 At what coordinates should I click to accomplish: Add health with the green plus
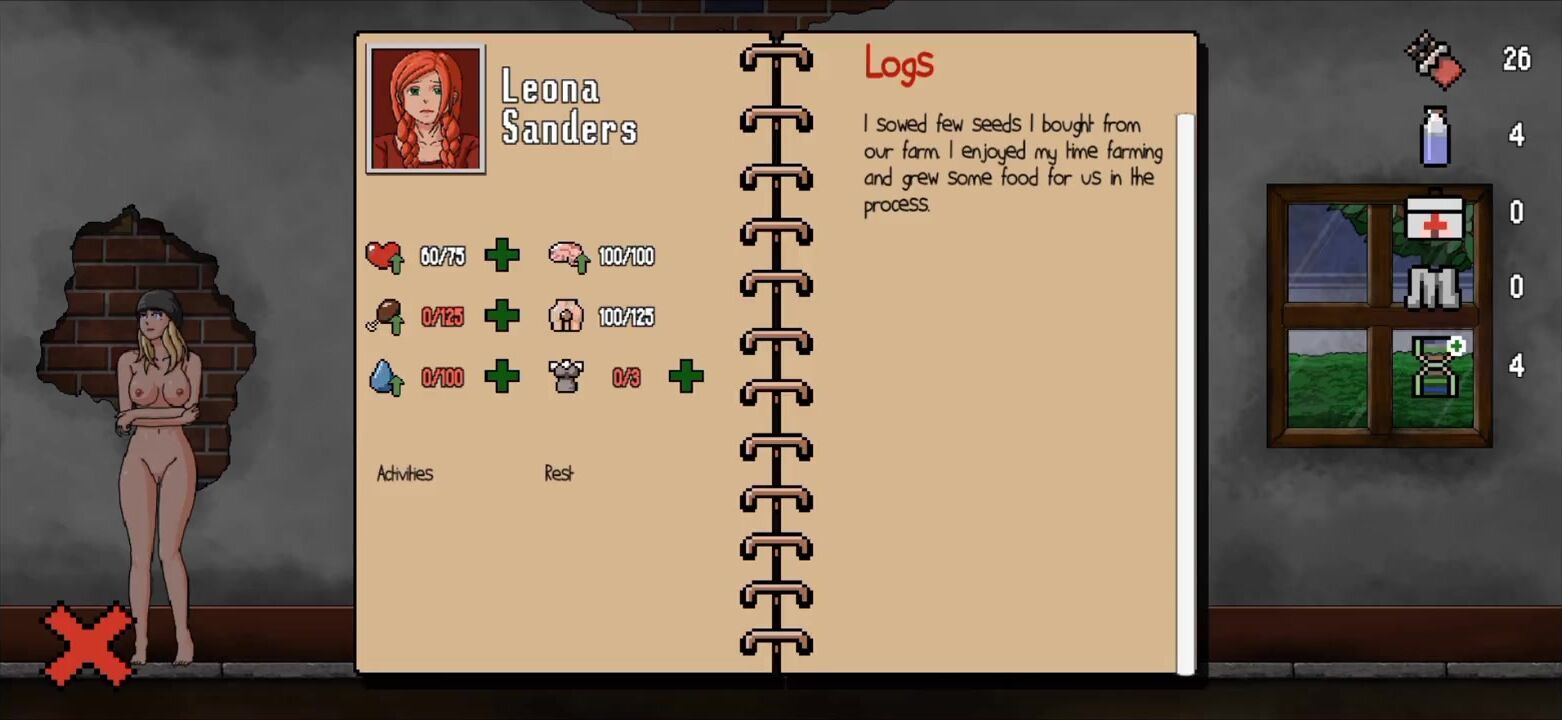[502, 256]
